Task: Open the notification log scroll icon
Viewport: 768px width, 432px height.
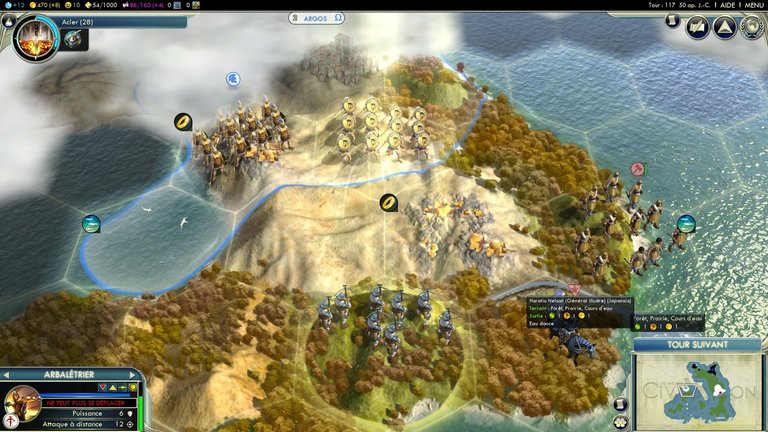Action: point(673,20)
